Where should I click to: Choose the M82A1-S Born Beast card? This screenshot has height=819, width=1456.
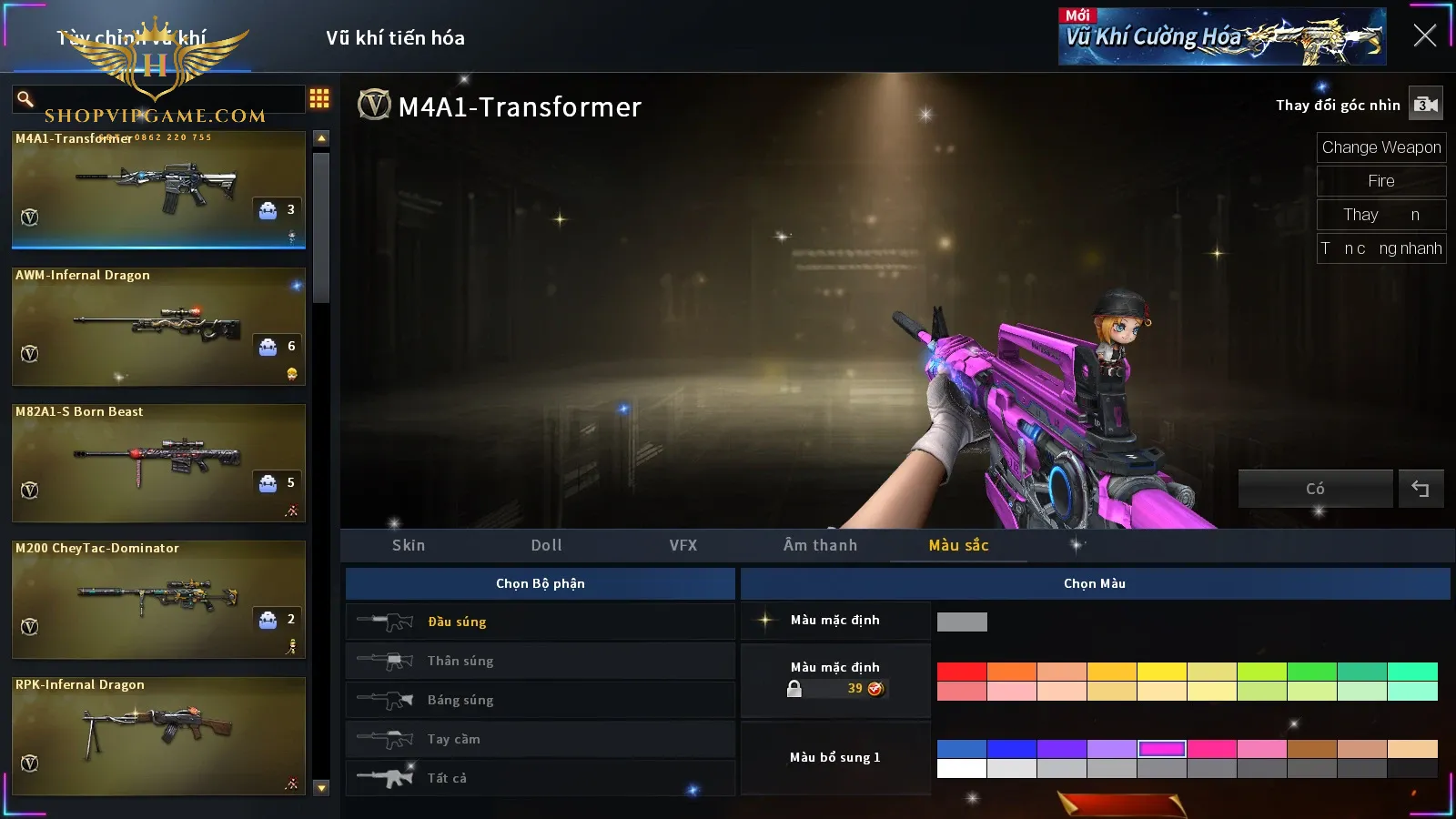(158, 462)
